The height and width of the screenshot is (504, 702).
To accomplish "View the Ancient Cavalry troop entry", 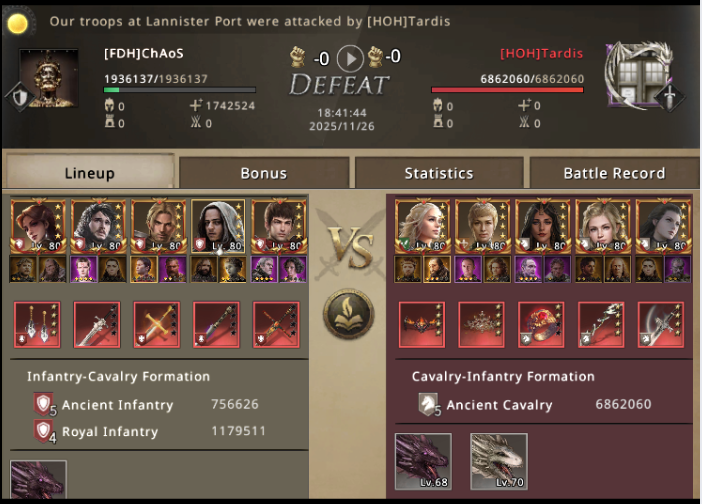I will [x=499, y=405].
